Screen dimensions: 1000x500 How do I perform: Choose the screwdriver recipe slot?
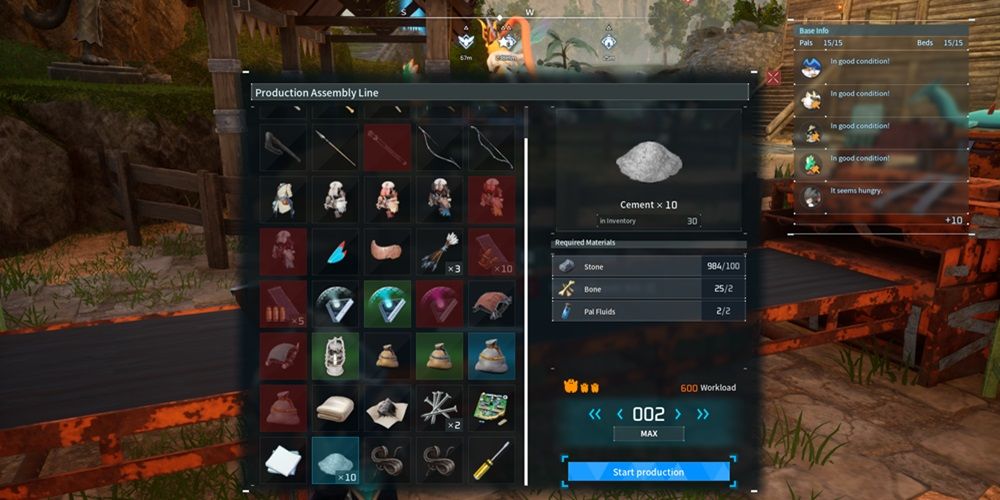[x=492, y=459]
